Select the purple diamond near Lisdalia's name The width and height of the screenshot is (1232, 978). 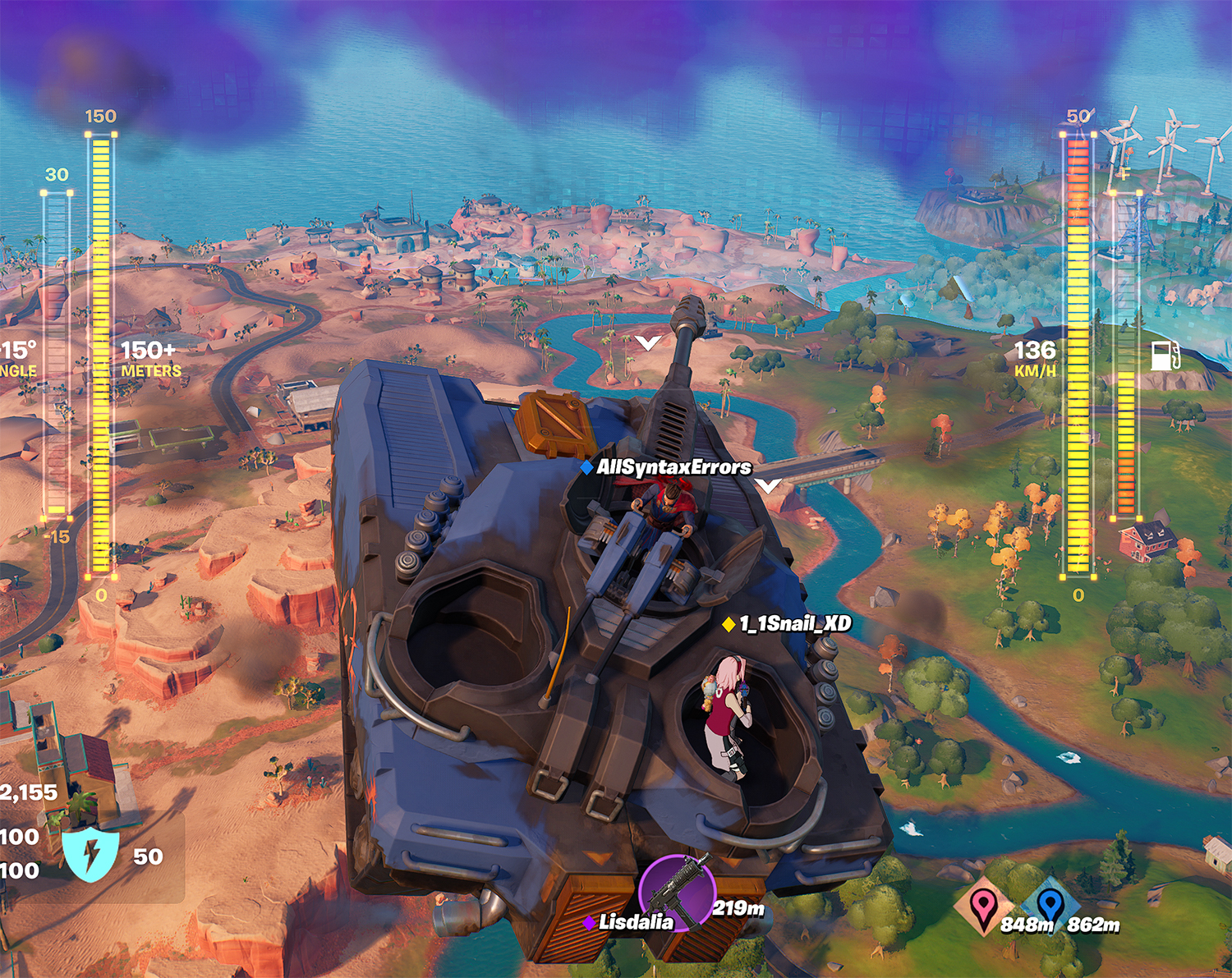[588, 921]
